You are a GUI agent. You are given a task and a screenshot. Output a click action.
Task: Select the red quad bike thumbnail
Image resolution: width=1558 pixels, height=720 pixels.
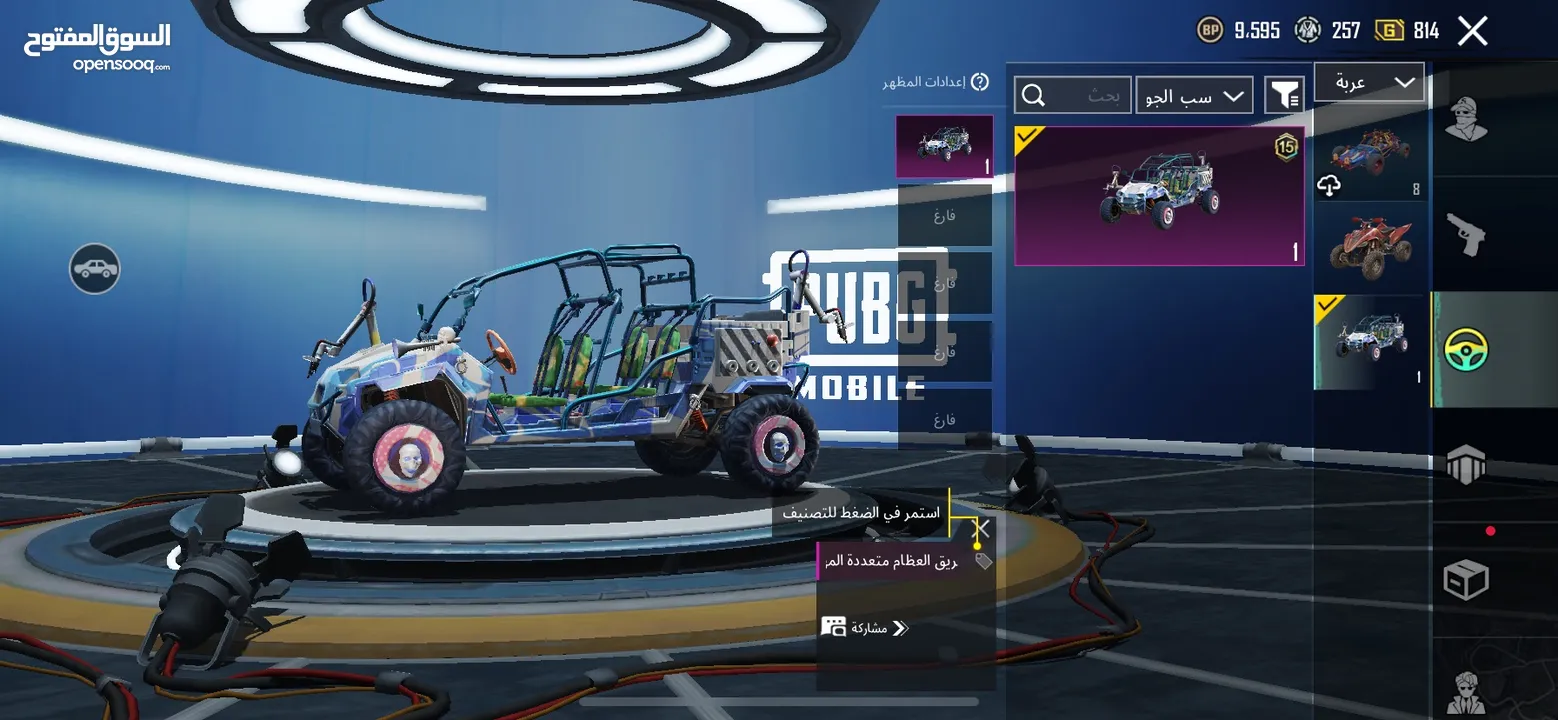click(x=1370, y=246)
